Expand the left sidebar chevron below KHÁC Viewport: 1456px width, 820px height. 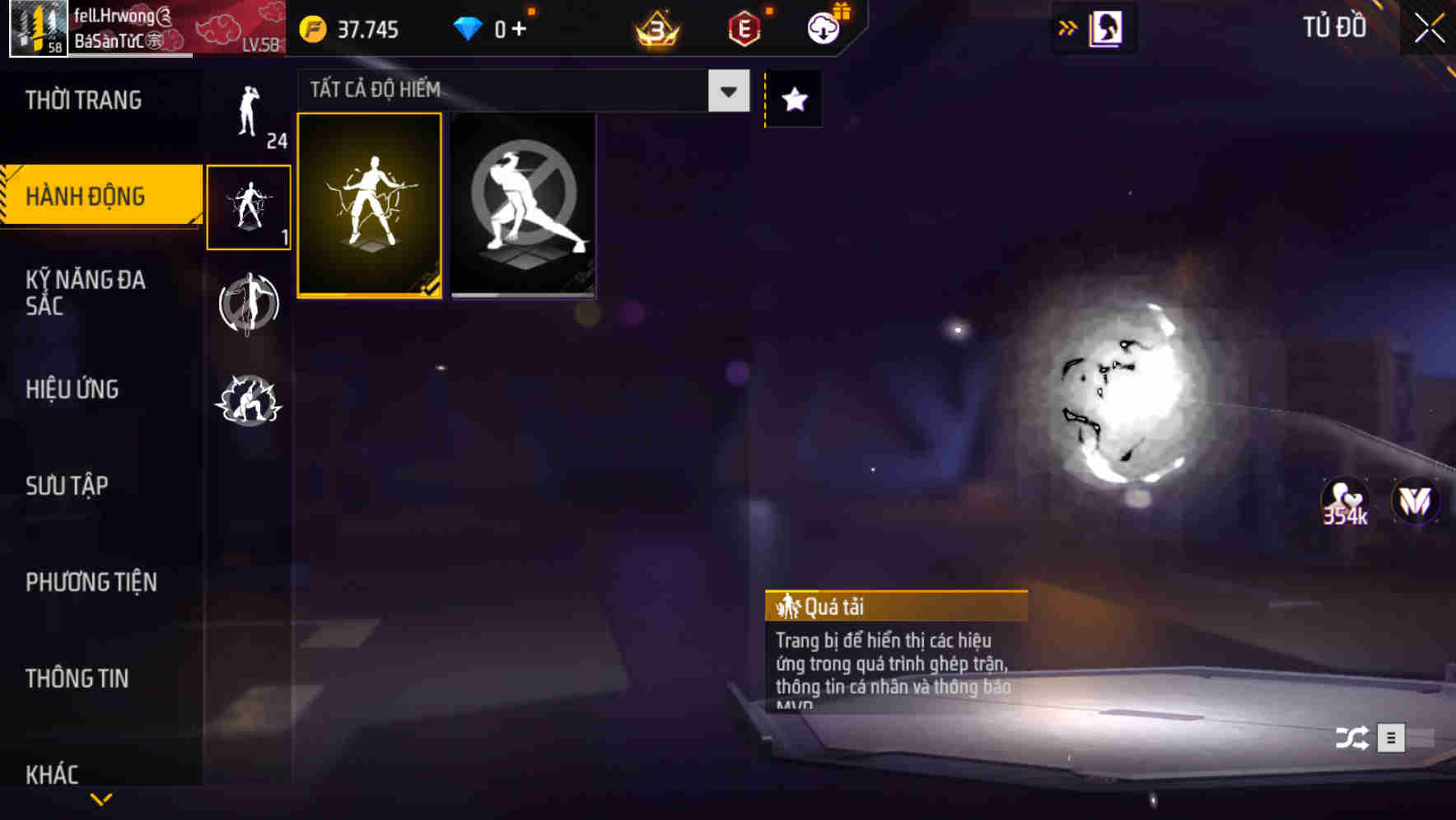tap(101, 799)
